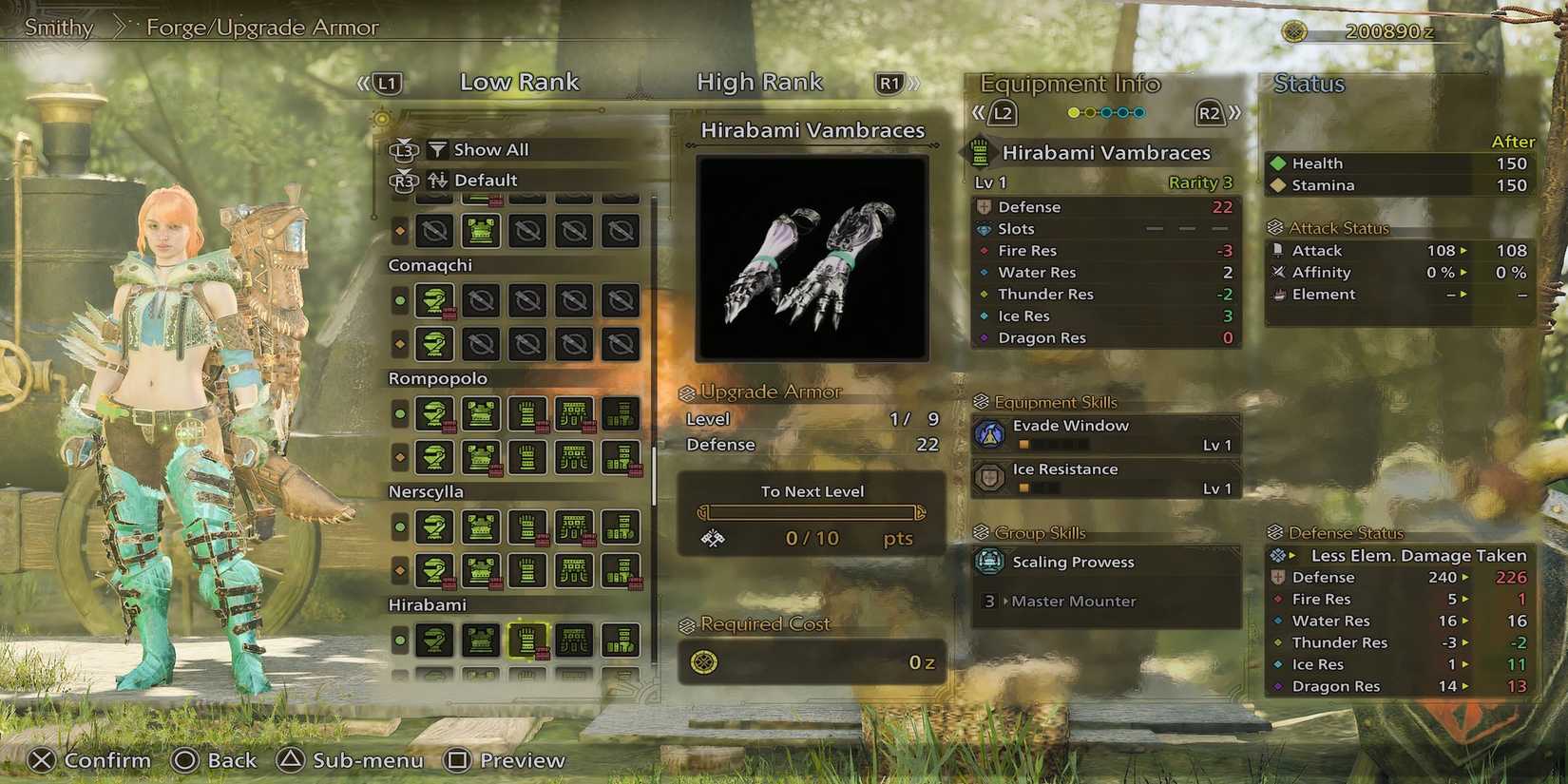The width and height of the screenshot is (1568, 784).
Task: Select the Comaqchi chest piece icon
Action: coord(480,300)
